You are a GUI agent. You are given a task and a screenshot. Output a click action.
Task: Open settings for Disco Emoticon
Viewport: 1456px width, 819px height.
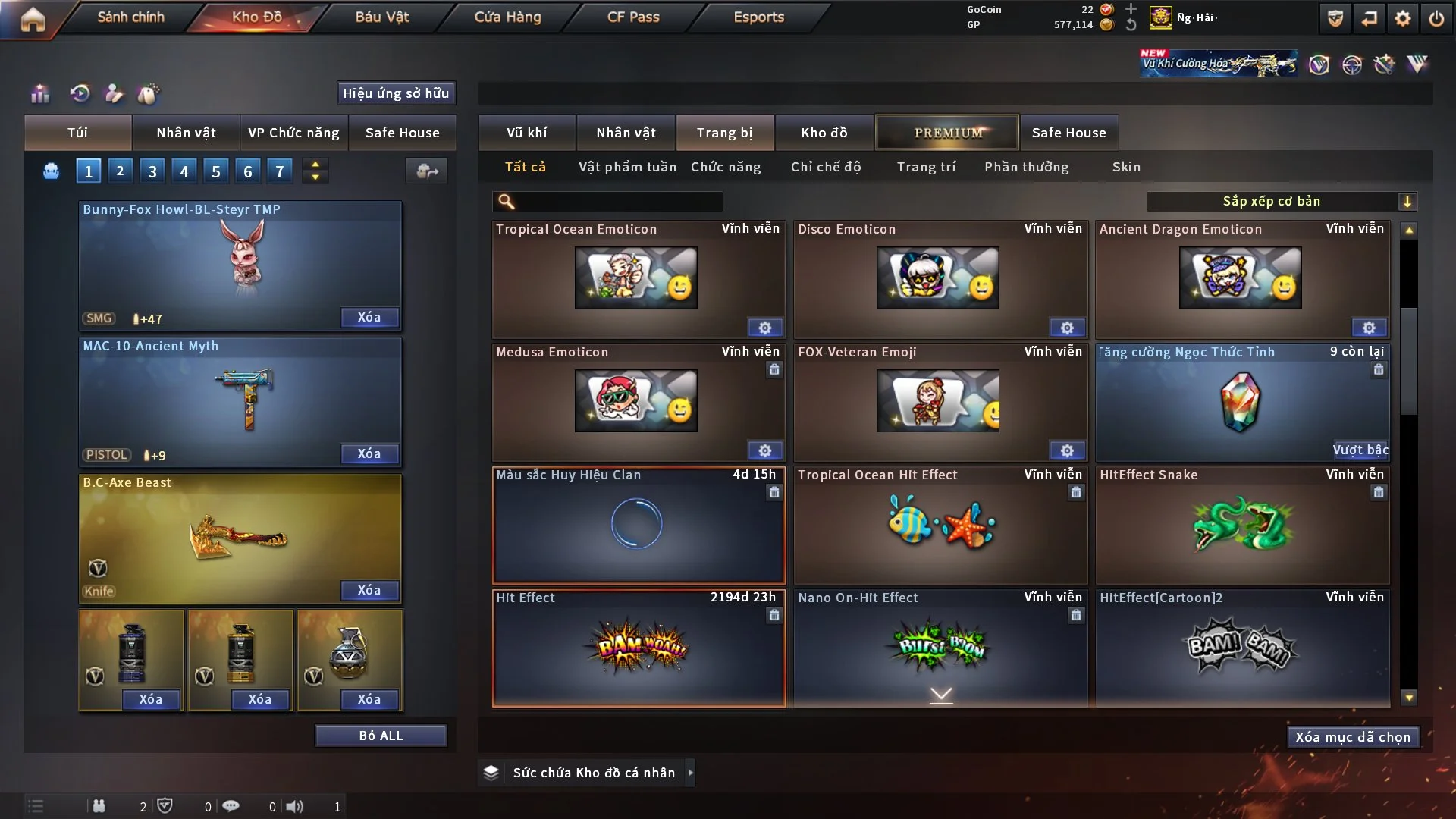(1067, 328)
